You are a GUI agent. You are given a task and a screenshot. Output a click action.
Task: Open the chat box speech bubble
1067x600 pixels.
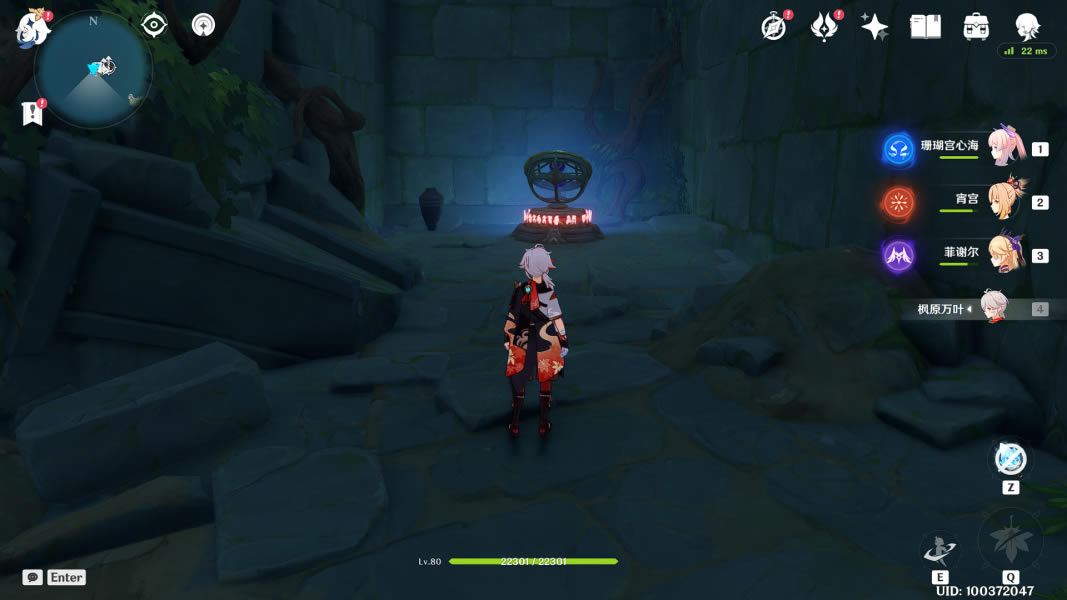click(33, 577)
